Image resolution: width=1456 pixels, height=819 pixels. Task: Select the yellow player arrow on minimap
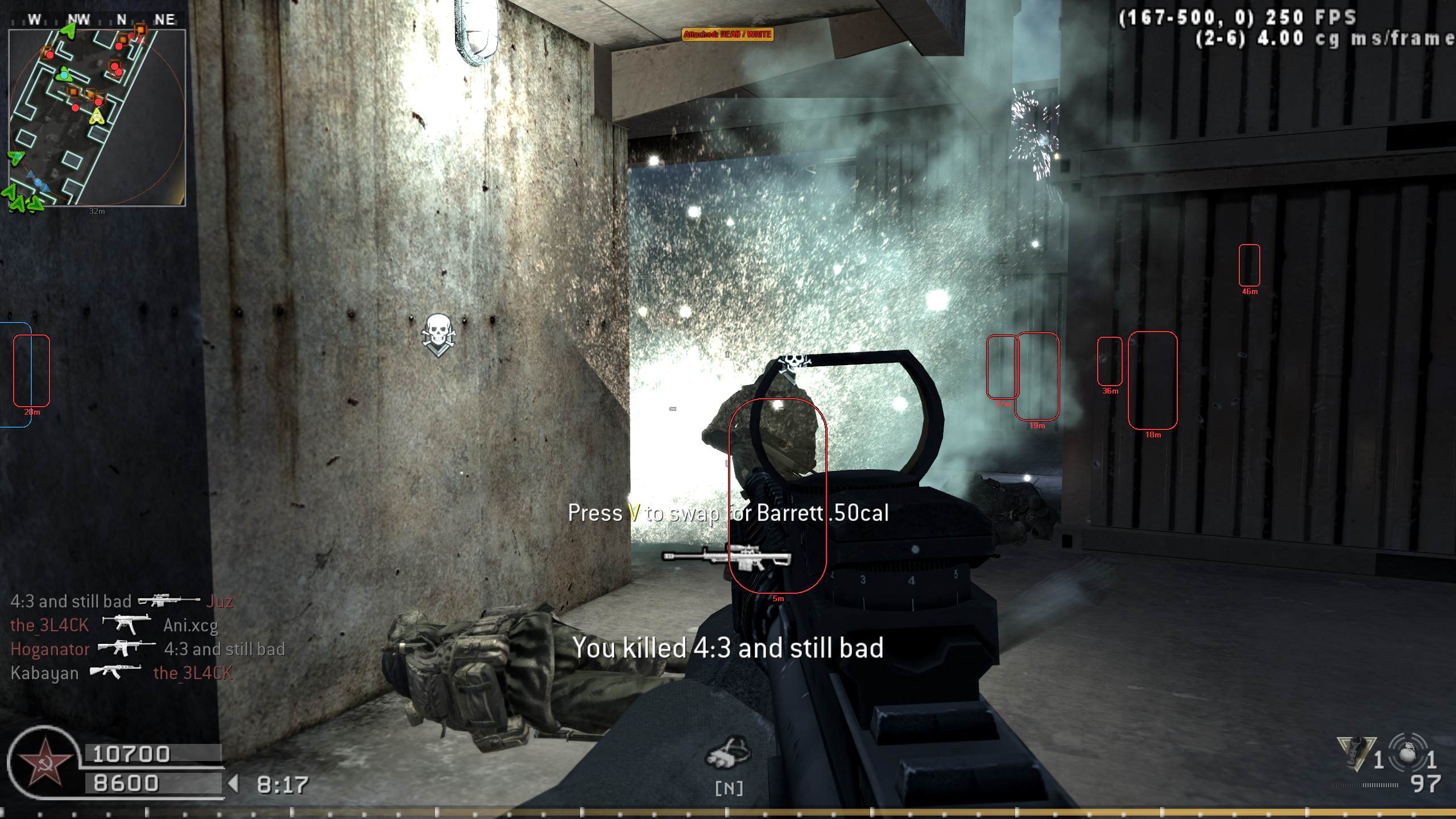(x=98, y=117)
